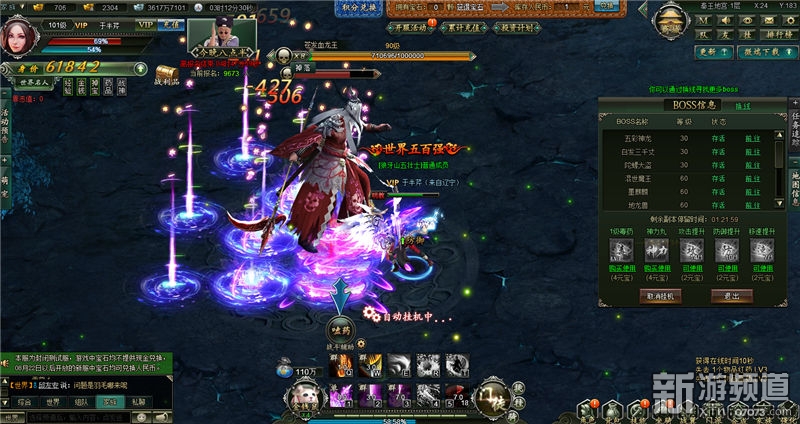The image size is (800, 424).
Task: Use the 防御提升 defense boost link
Action: point(727,267)
